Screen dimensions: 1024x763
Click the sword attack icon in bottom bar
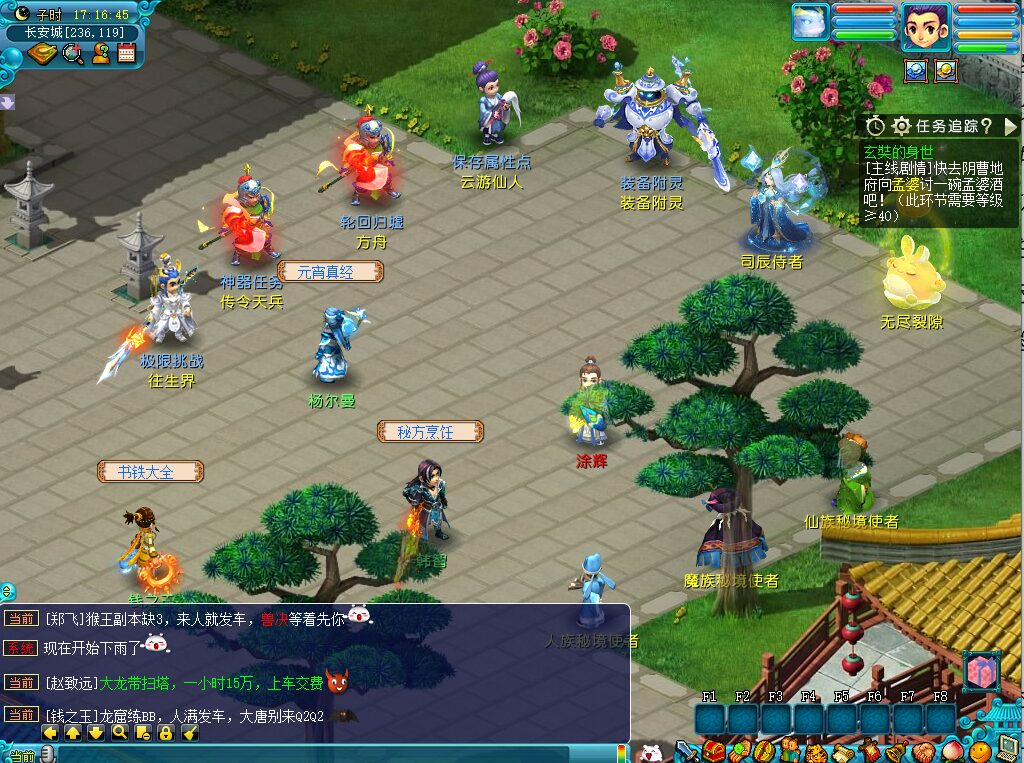click(x=686, y=750)
